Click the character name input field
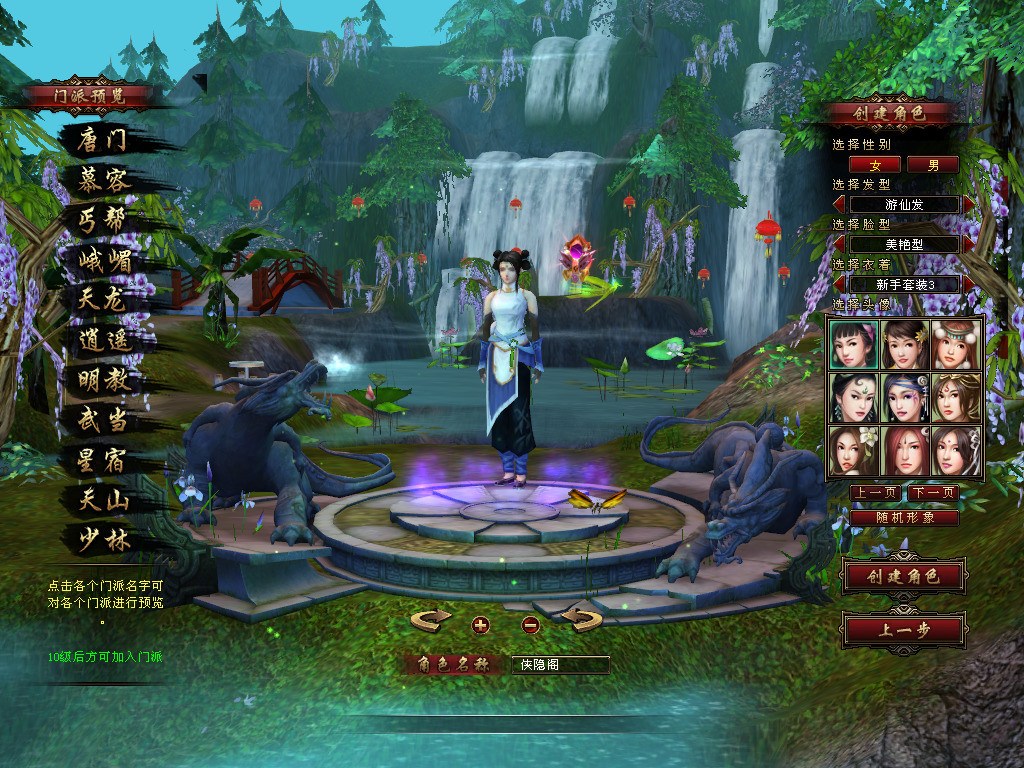This screenshot has width=1024, height=768. click(559, 665)
